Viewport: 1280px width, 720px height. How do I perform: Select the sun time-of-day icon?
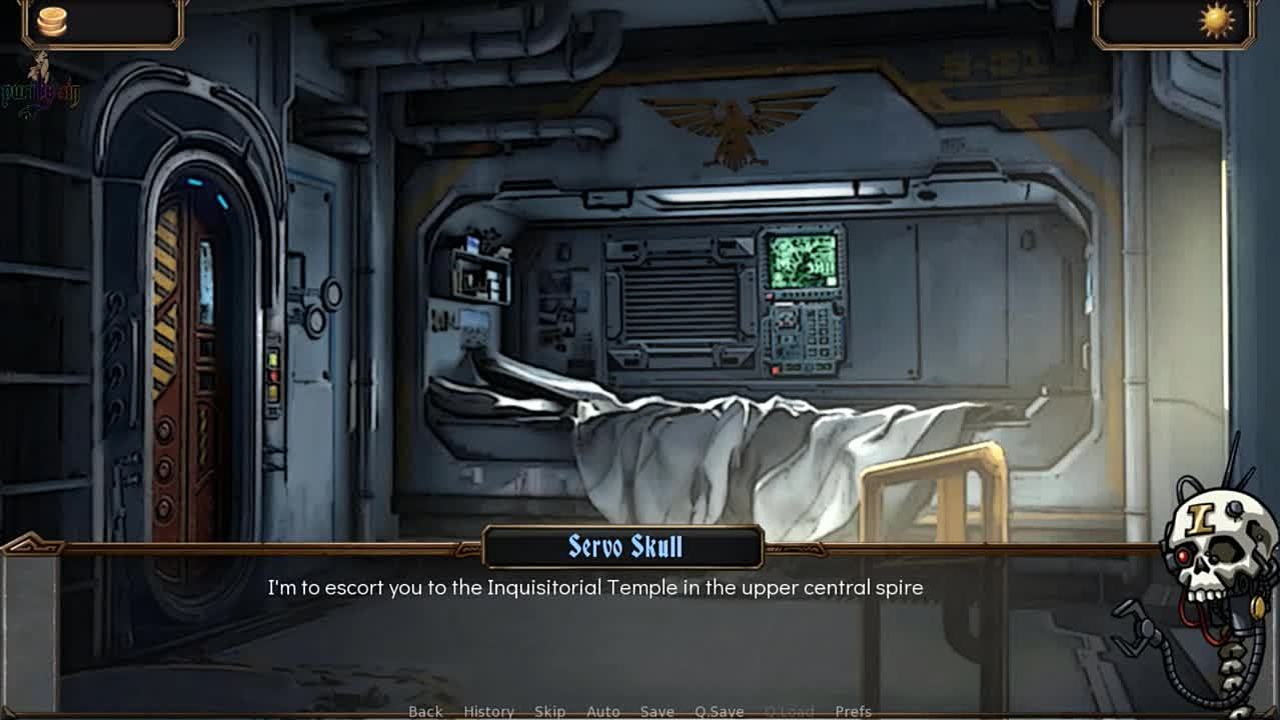[1216, 21]
